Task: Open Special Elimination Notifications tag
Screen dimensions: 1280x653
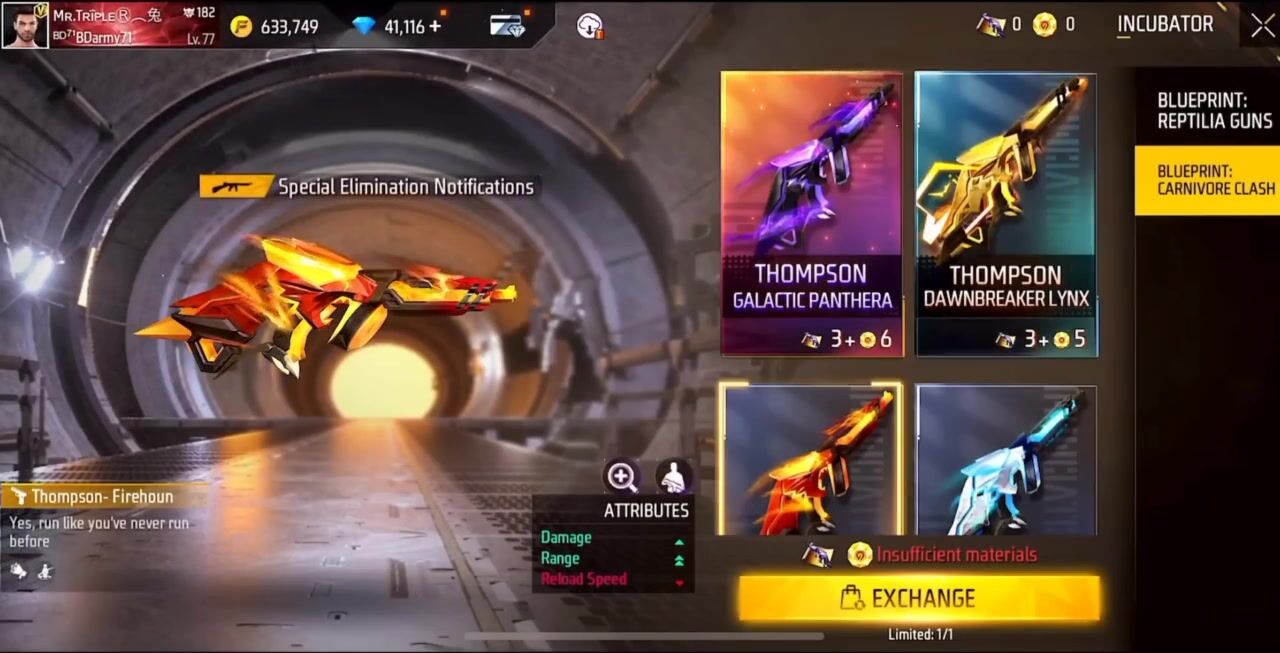Action: (x=368, y=186)
